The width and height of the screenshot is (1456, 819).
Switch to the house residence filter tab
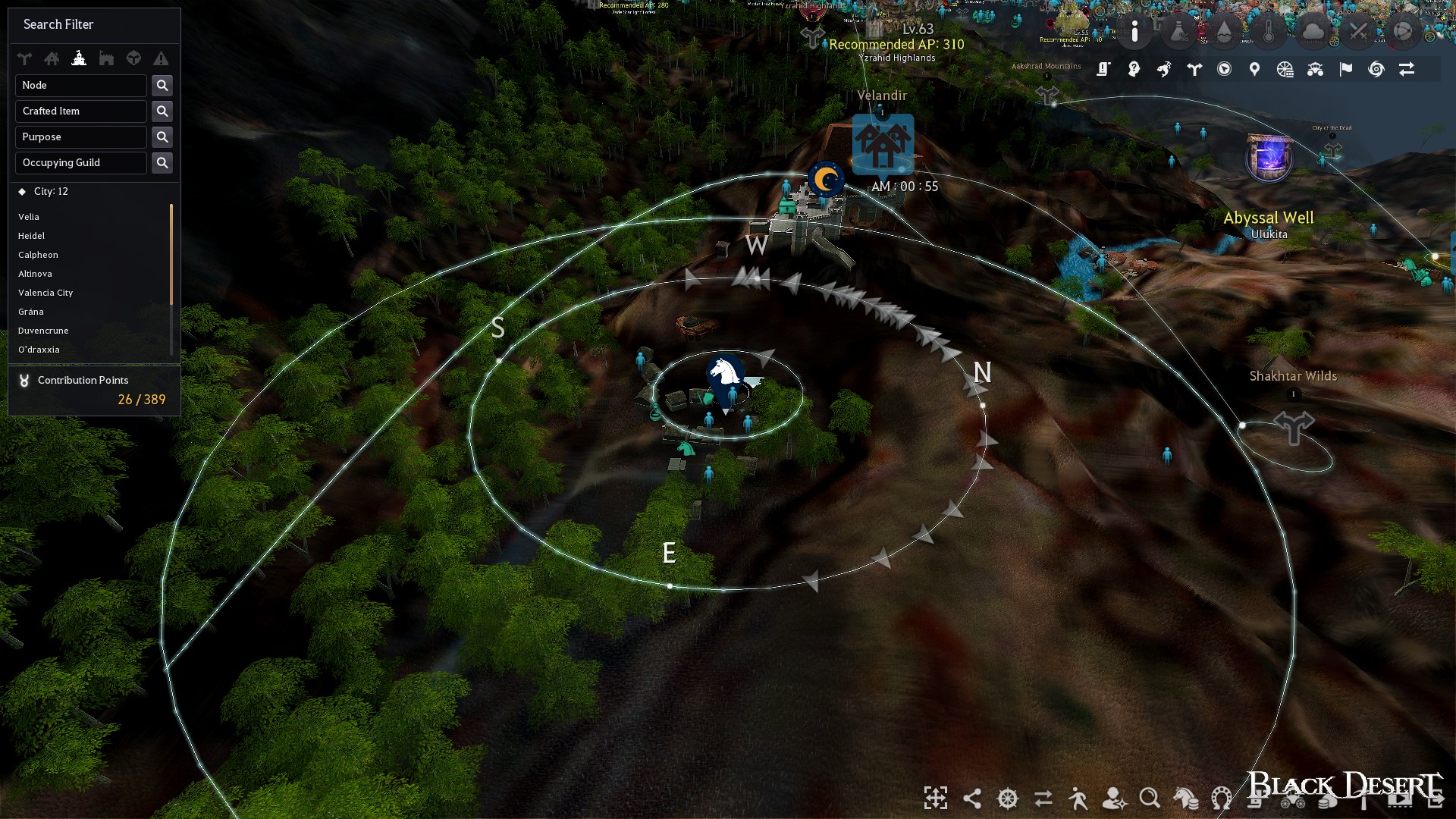[x=52, y=58]
